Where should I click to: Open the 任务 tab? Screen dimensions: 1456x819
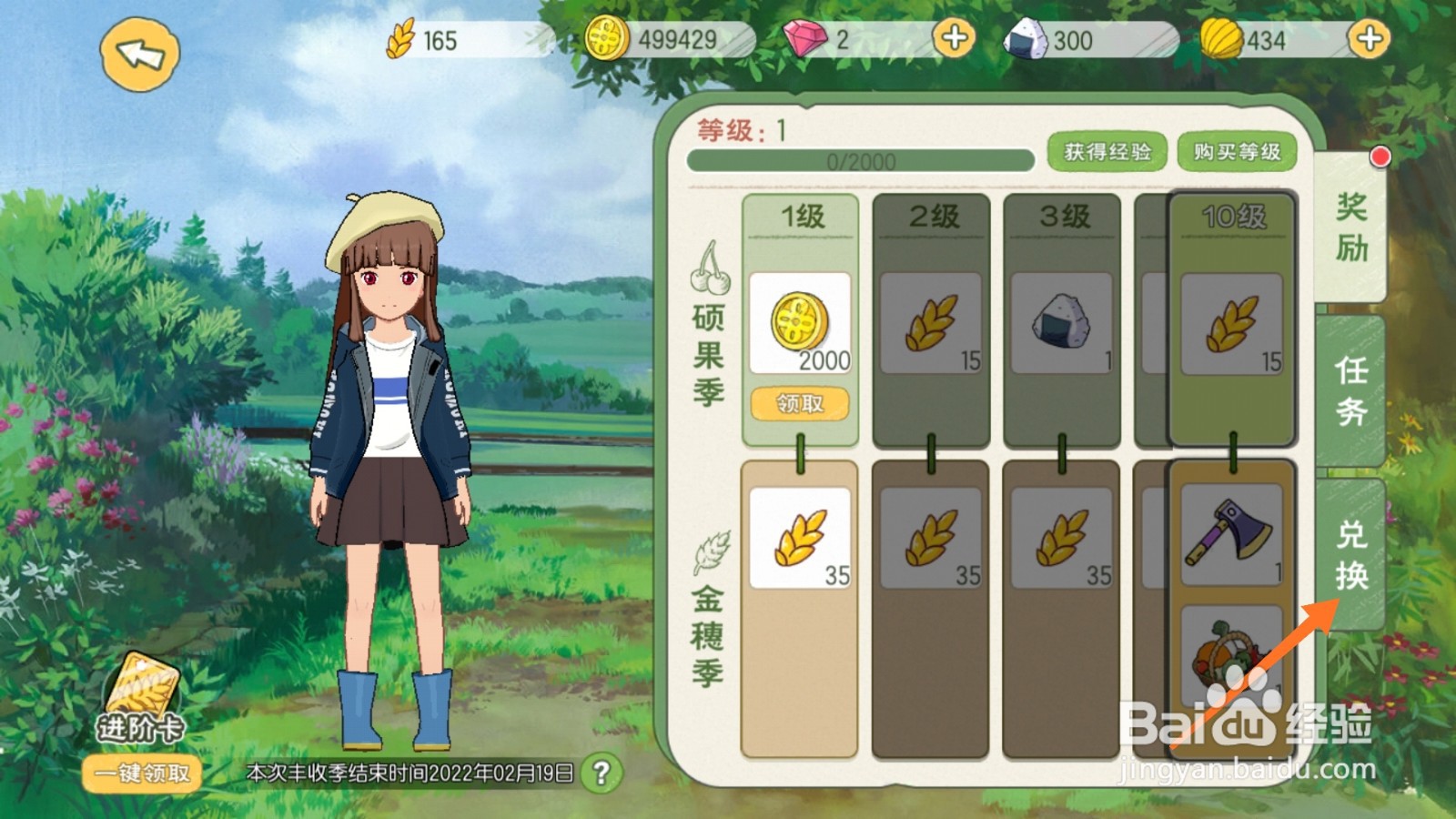[x=1351, y=391]
